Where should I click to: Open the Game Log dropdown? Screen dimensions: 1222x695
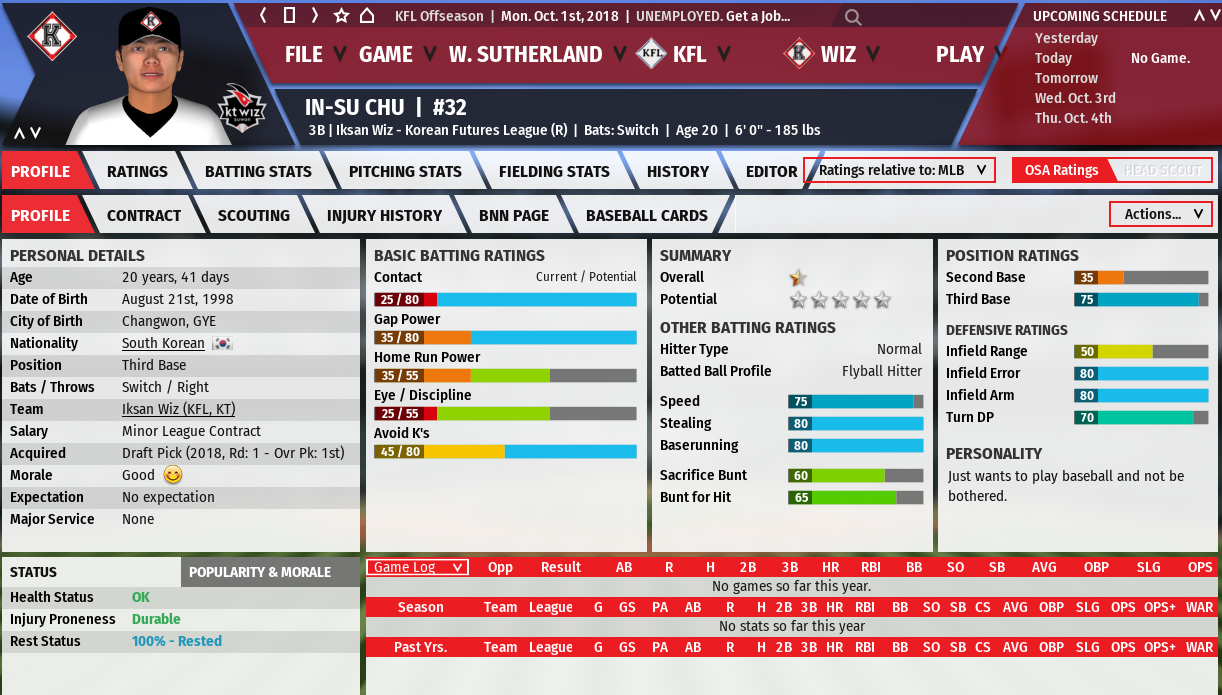417,567
